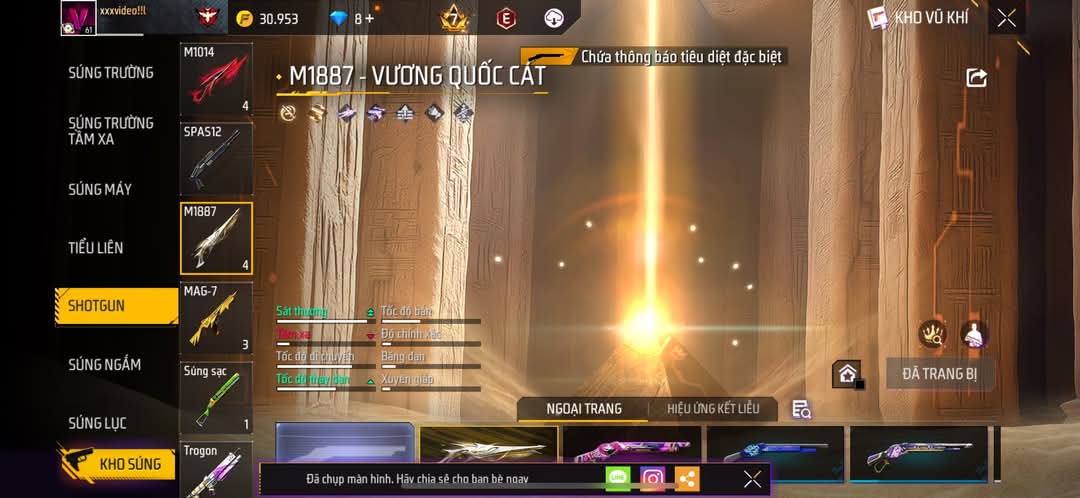1080x498 pixels.
Task: Select the SPAS12 weapon entry
Action: coord(216,158)
